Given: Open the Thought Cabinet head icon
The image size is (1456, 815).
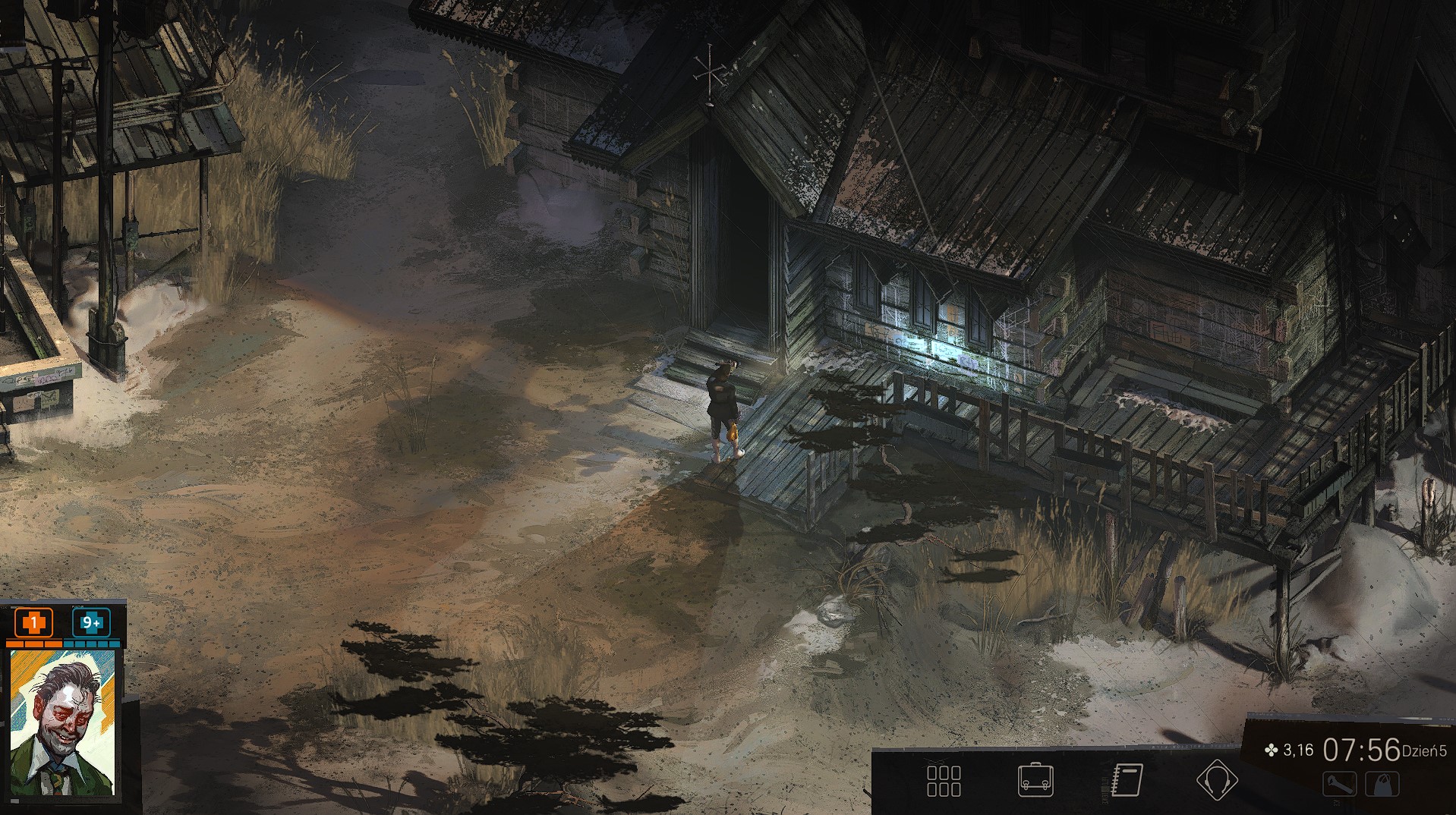Looking at the screenshot, I should tap(1217, 780).
